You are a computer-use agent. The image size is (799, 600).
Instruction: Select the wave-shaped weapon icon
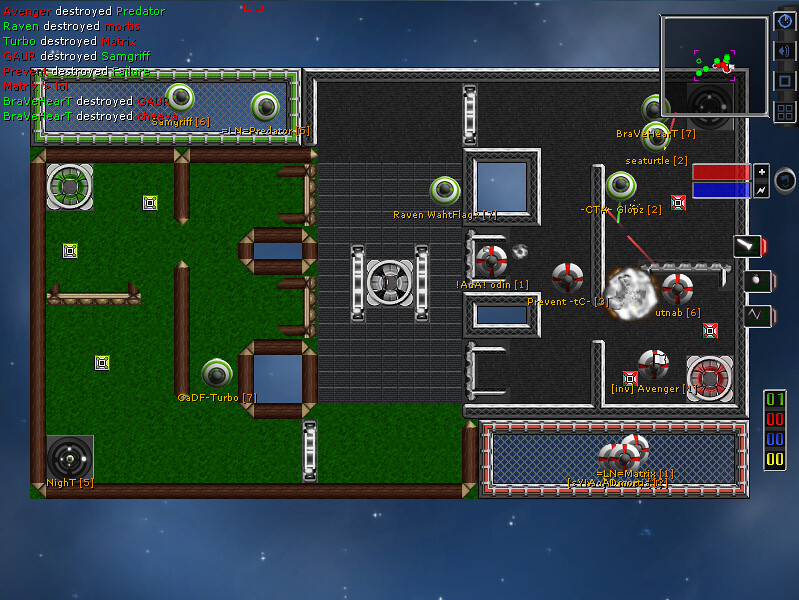pyautogui.click(x=756, y=316)
